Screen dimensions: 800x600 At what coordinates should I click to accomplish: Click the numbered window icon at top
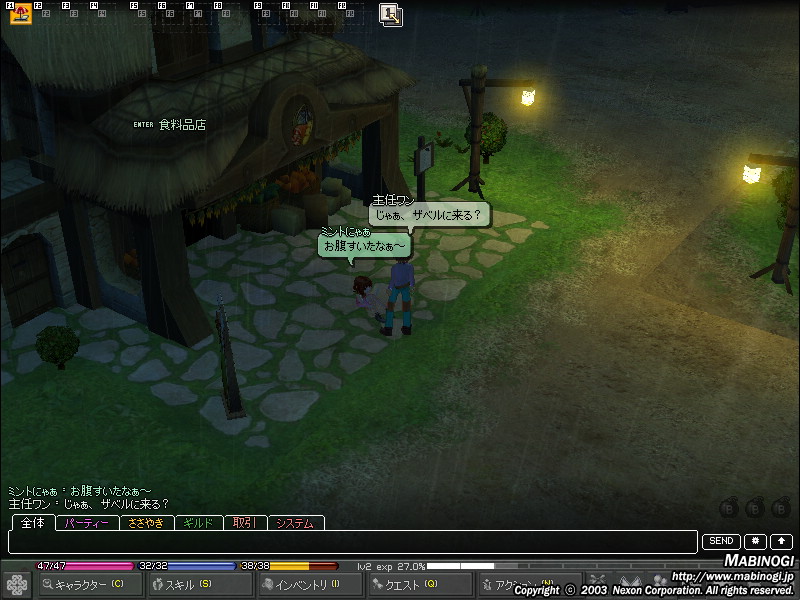pyautogui.click(x=391, y=14)
